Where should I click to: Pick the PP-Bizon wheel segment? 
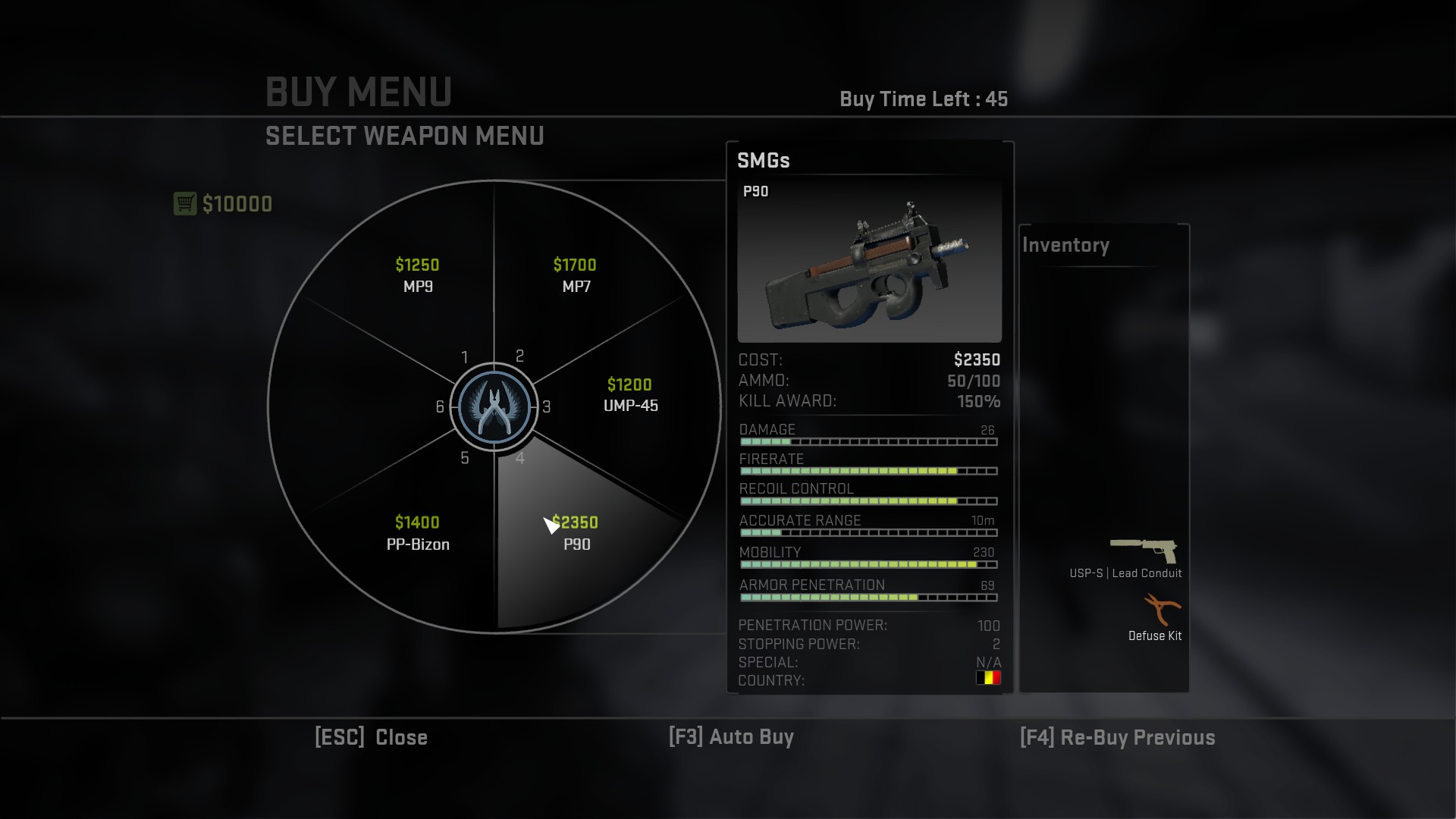tap(418, 533)
